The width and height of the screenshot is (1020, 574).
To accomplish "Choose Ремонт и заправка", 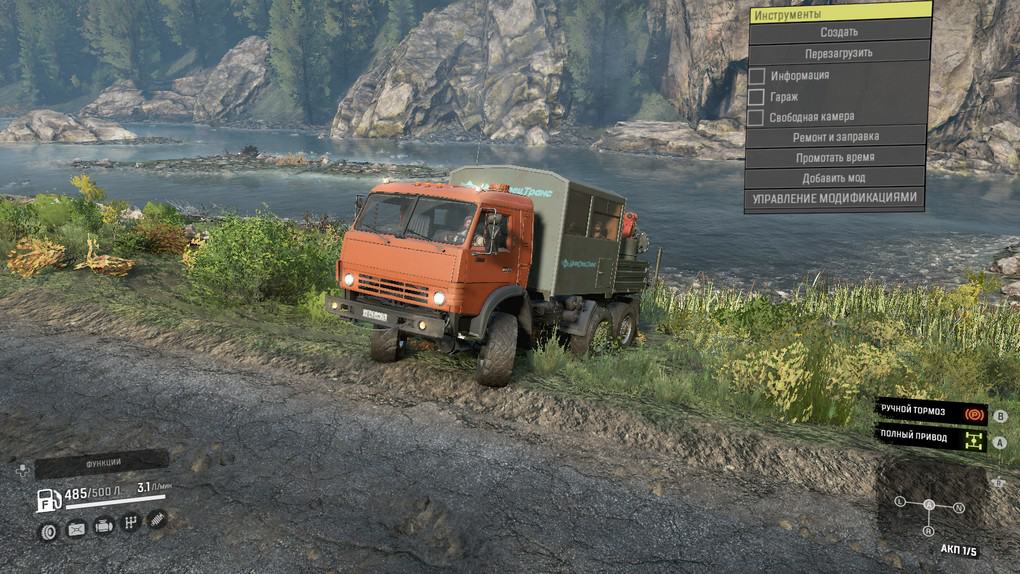I will click(834, 137).
